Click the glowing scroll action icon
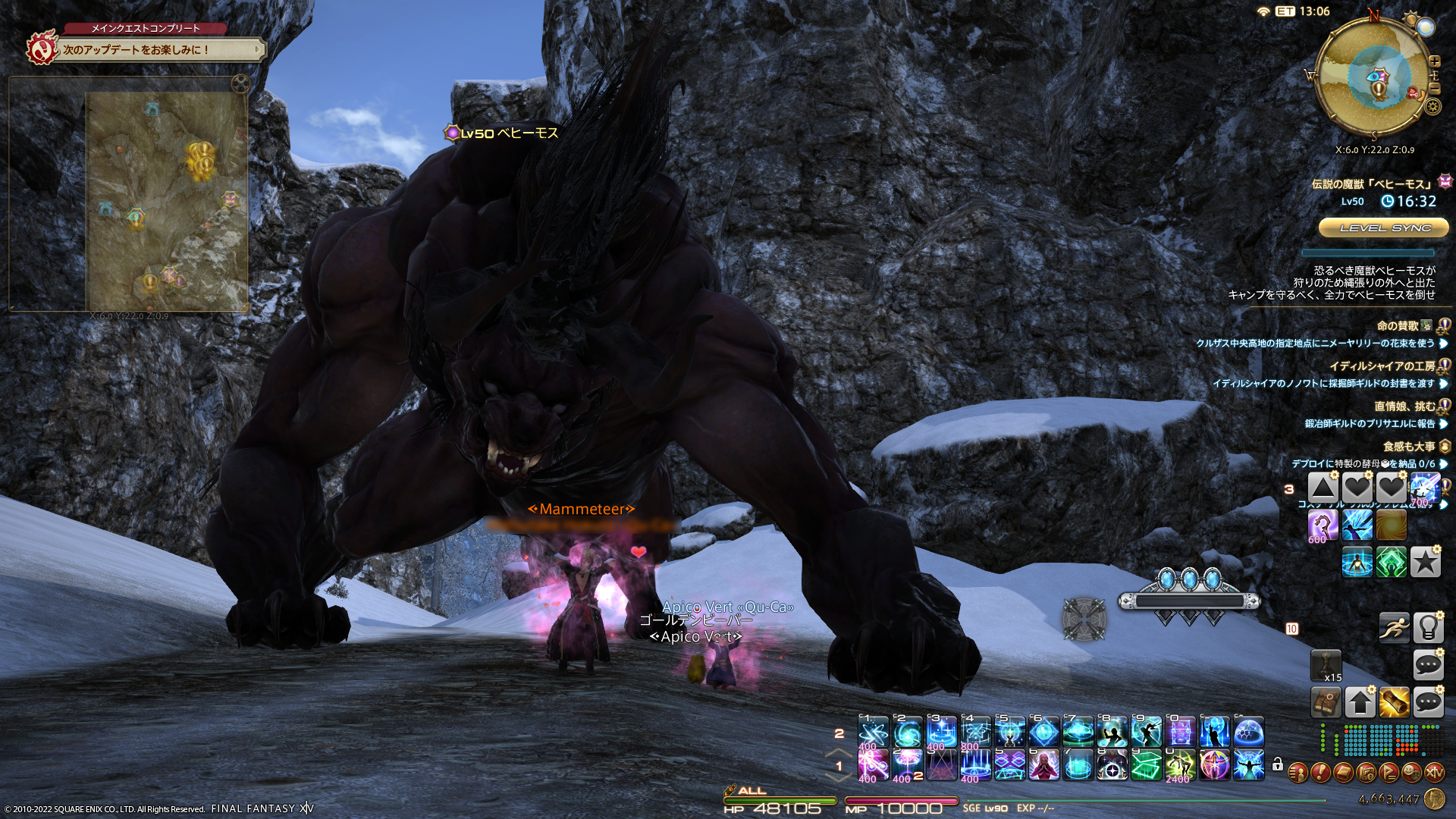The width and height of the screenshot is (1456, 819). coord(1394,702)
